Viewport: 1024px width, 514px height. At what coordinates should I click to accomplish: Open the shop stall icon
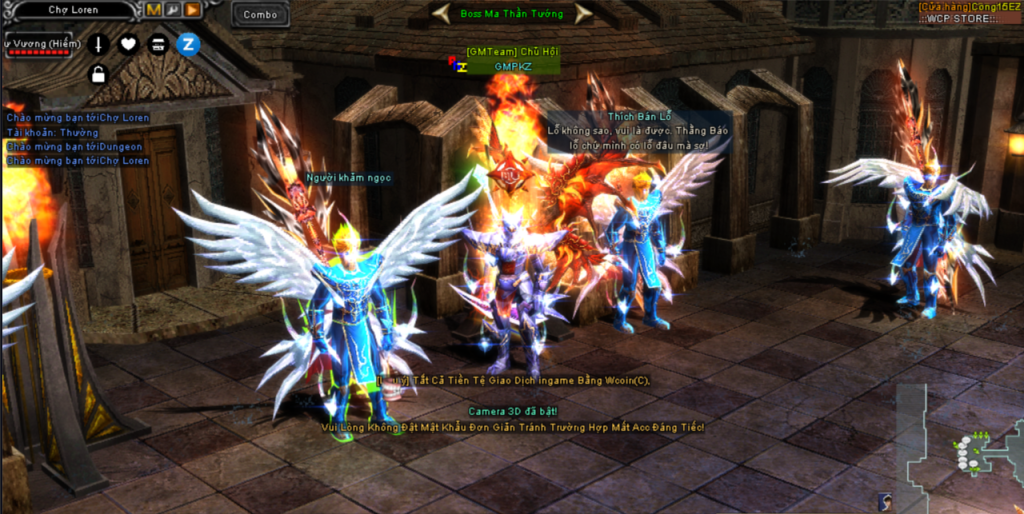click(x=158, y=44)
